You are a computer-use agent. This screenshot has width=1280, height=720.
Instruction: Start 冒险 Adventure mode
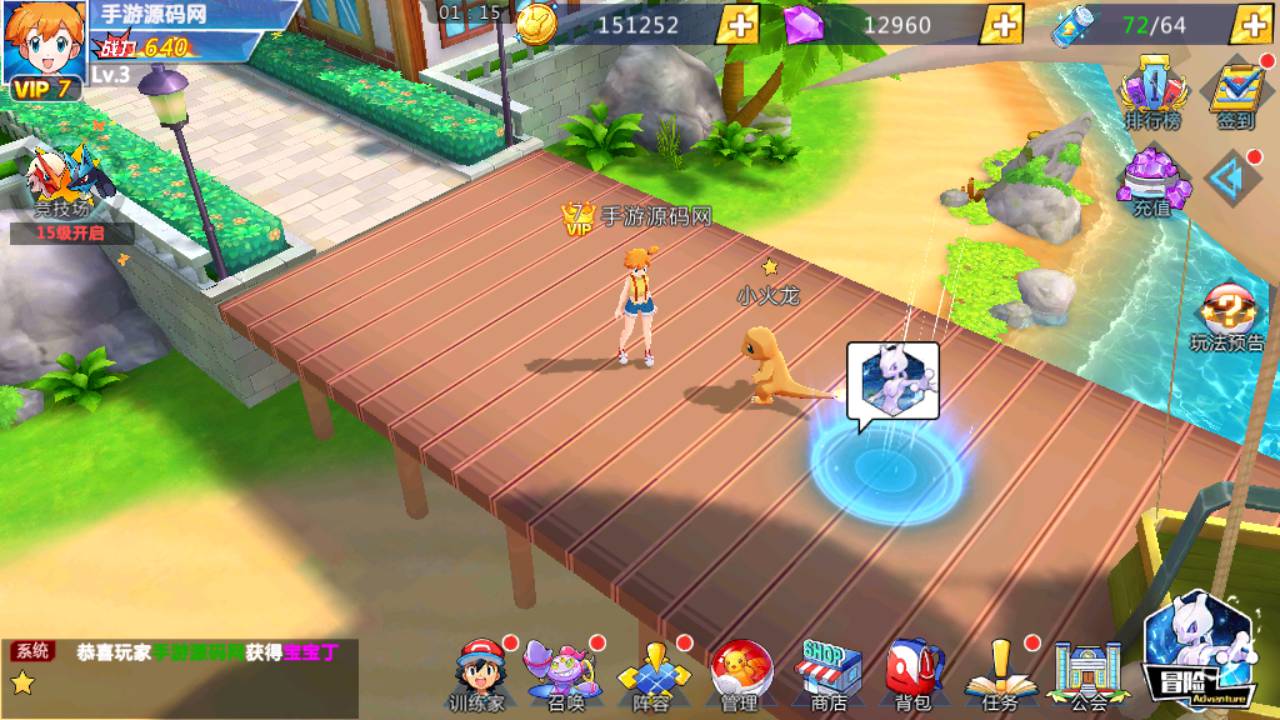(x=1200, y=650)
